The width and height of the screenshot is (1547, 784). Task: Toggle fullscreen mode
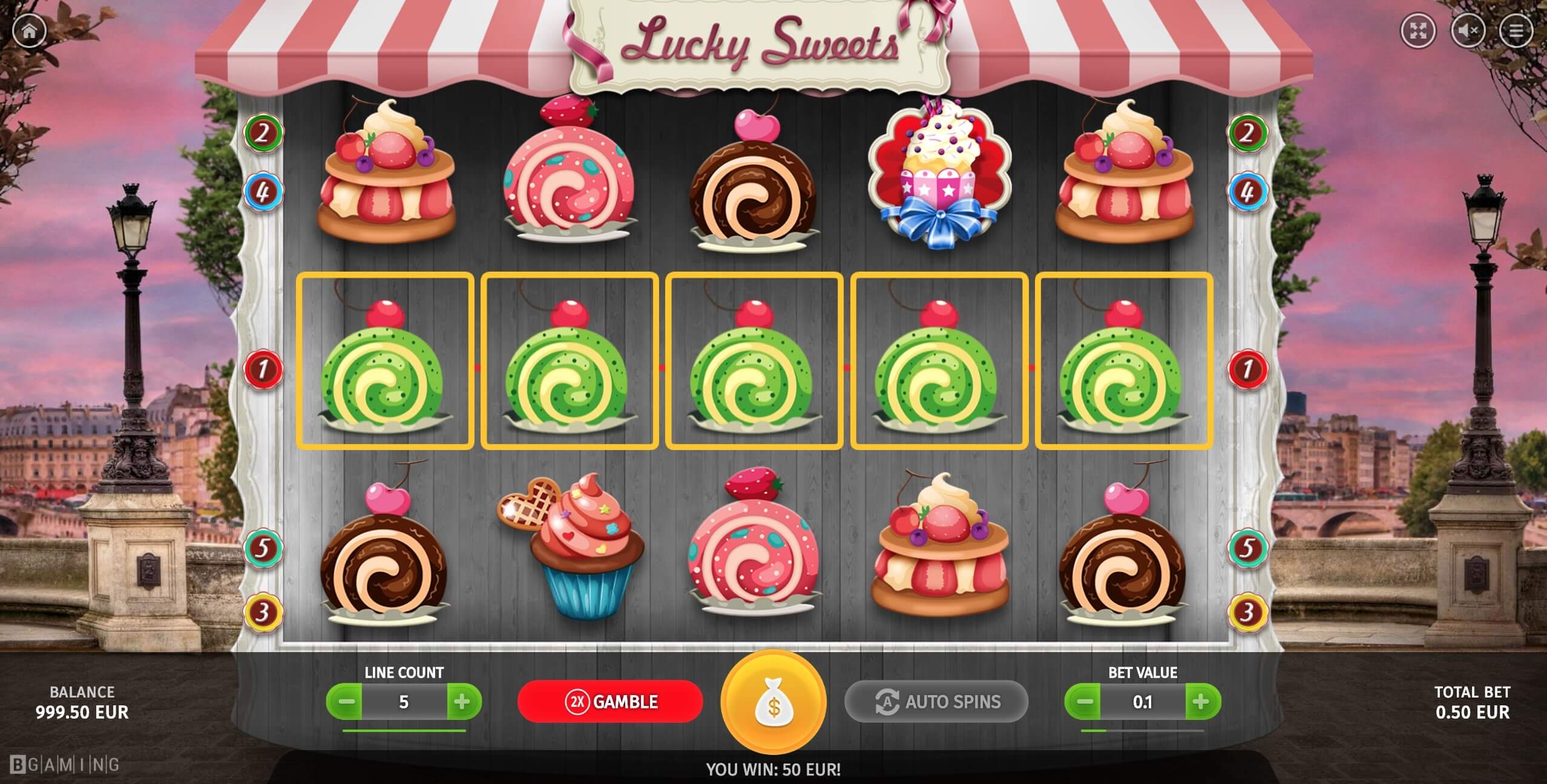(x=1418, y=30)
